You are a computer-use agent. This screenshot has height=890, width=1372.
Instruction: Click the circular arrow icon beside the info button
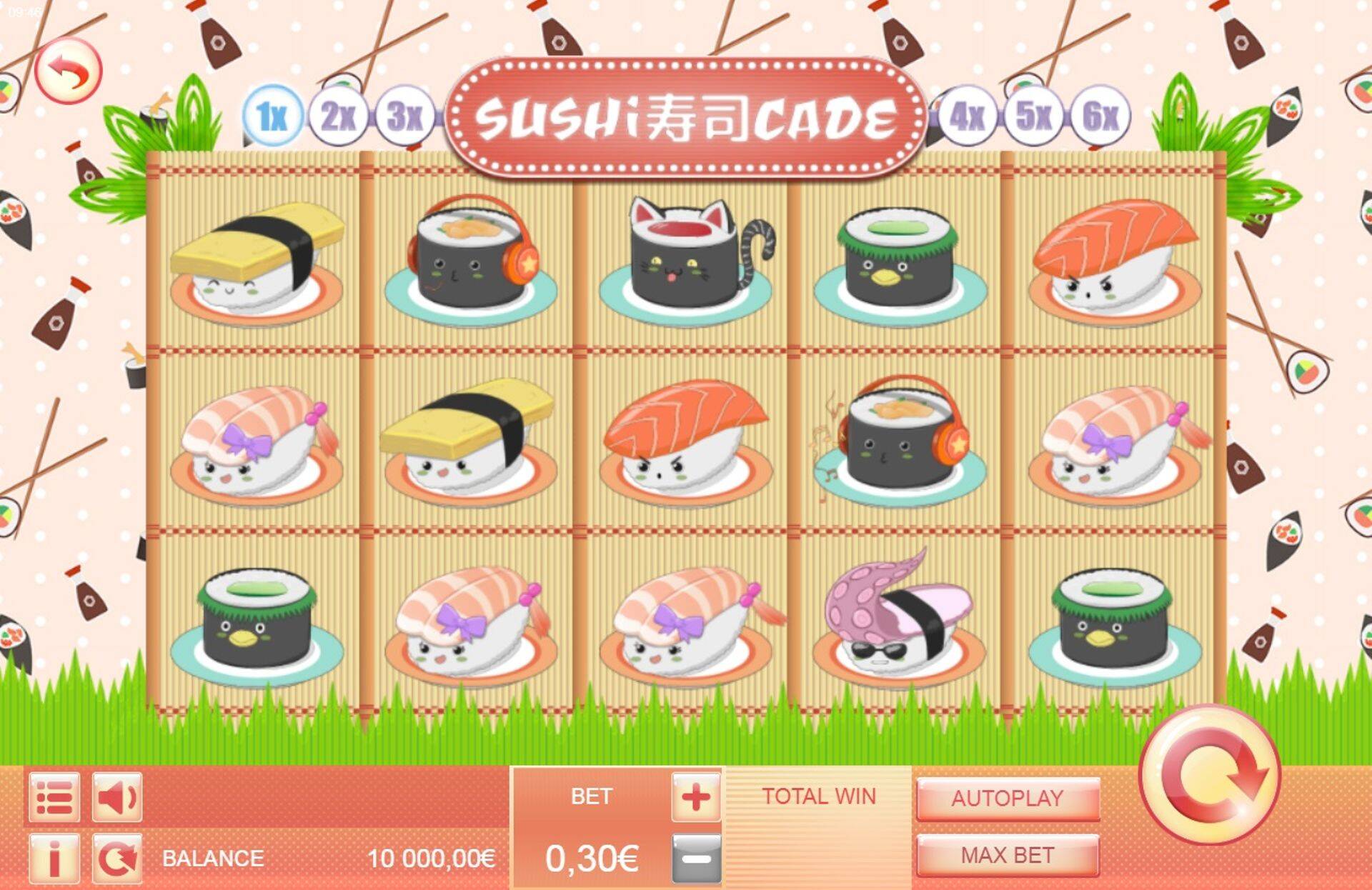click(x=117, y=858)
